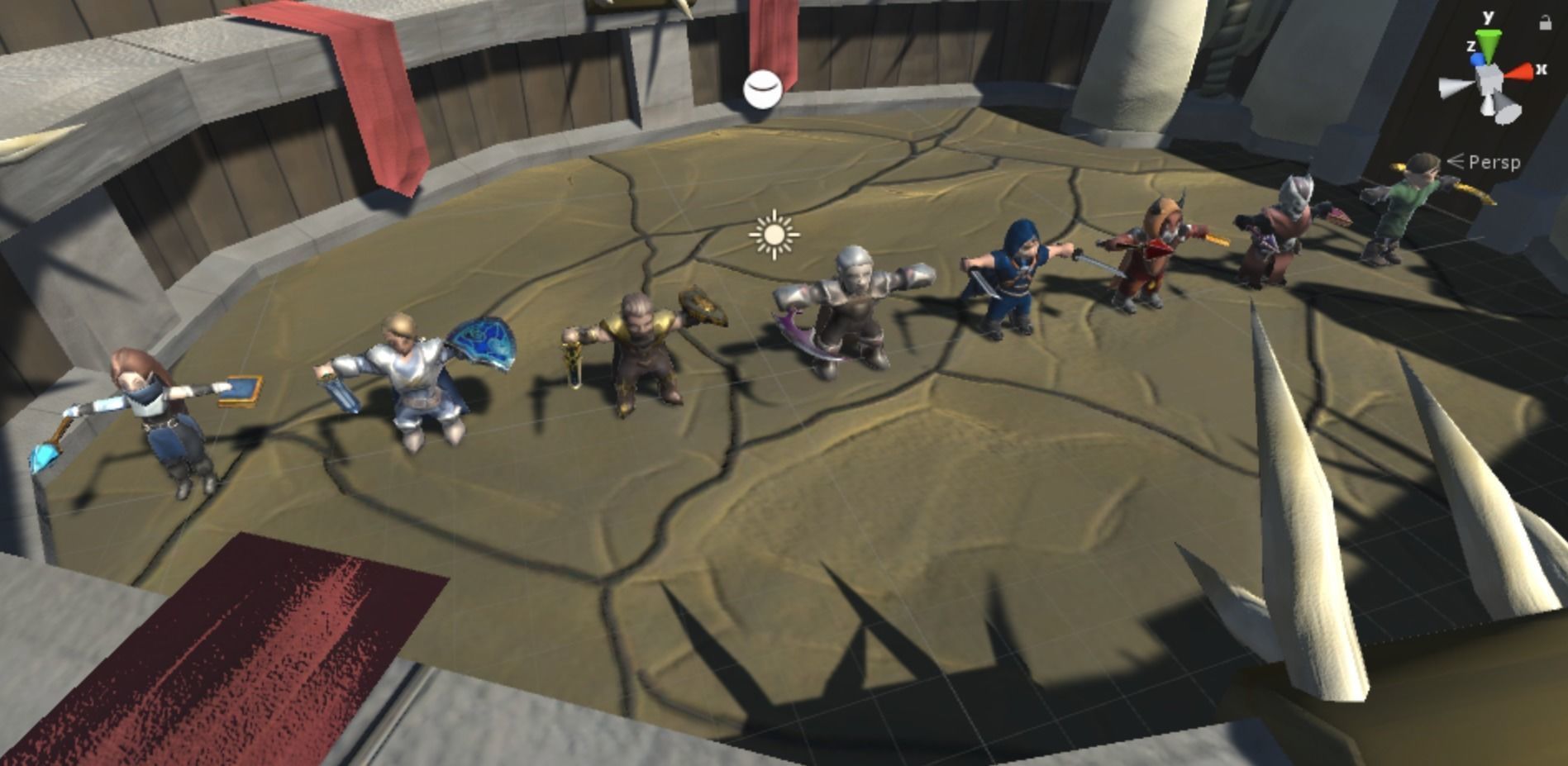Select the red-clad fighter with orange dagger

click(x=1149, y=248)
